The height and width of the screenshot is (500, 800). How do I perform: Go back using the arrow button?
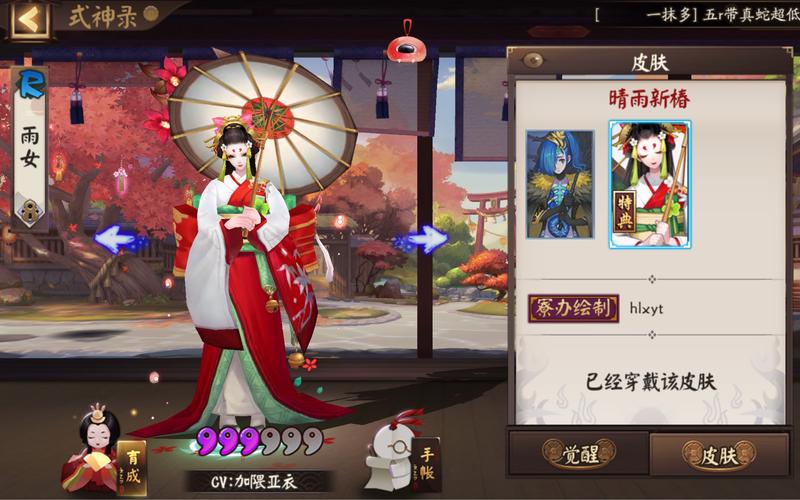tap(29, 19)
